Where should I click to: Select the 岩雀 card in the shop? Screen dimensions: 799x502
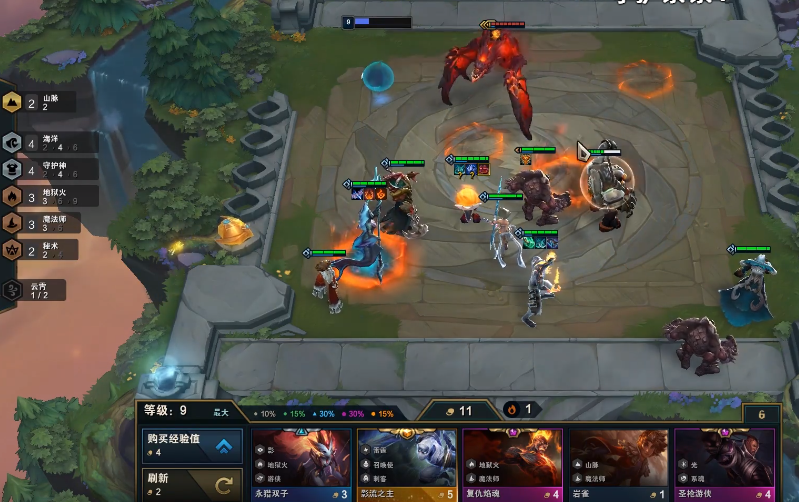tap(619, 464)
